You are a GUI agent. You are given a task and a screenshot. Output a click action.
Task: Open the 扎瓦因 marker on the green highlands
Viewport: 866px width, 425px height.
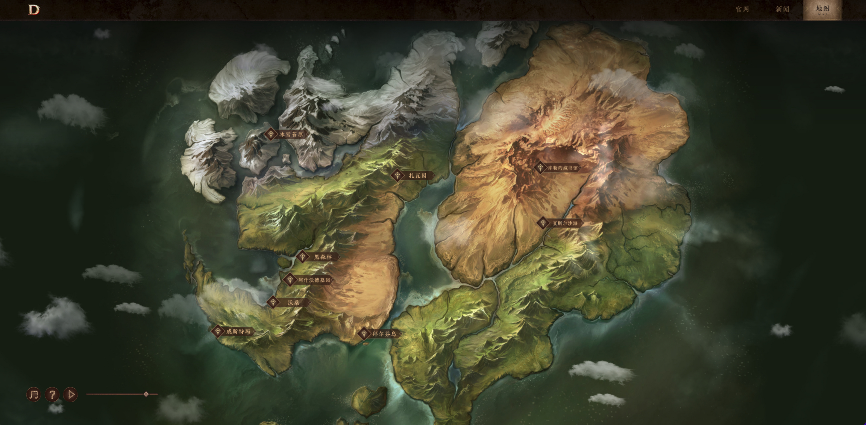(x=410, y=175)
